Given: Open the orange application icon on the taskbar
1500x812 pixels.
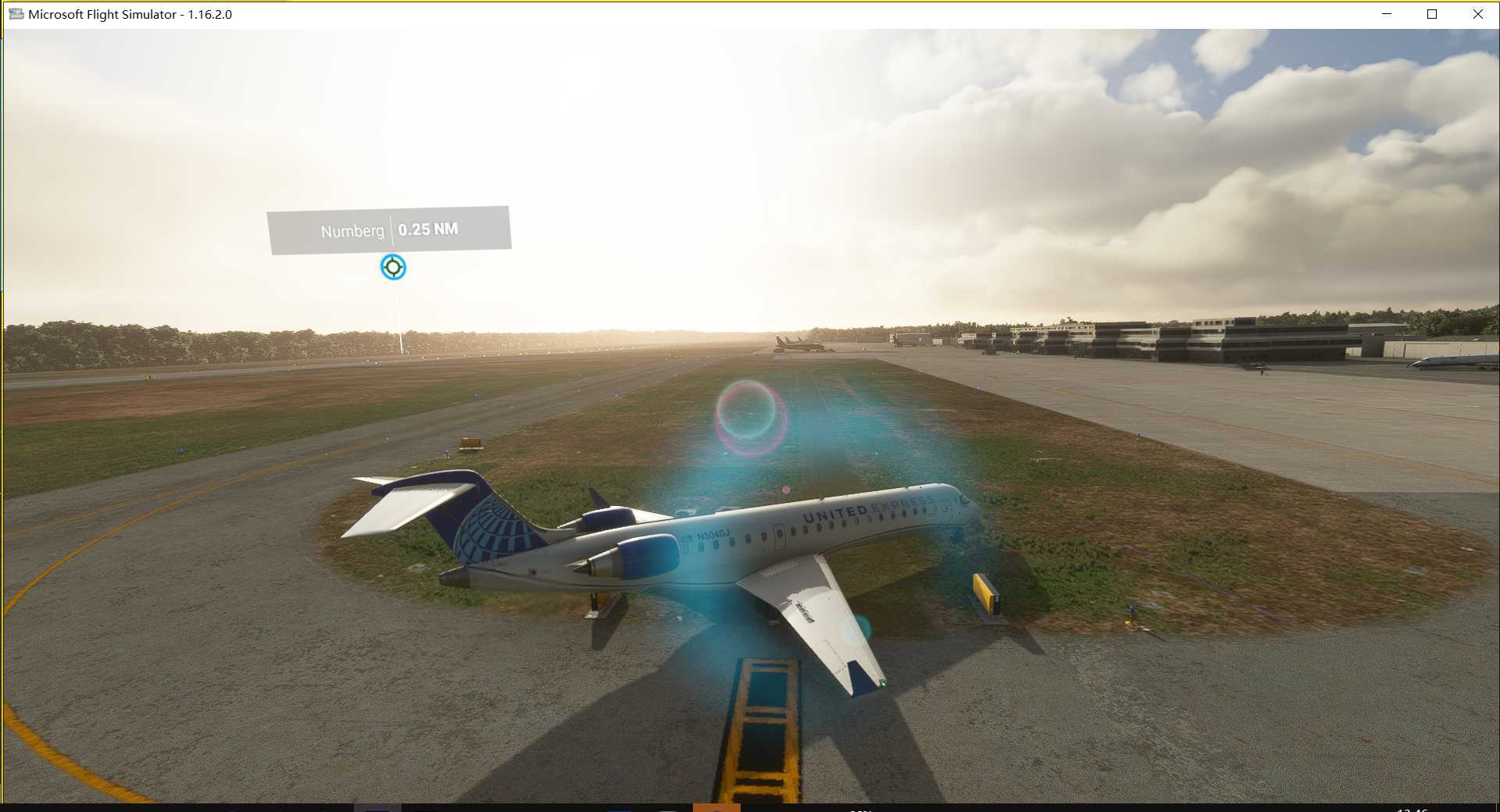Looking at the screenshot, I should click(719, 808).
